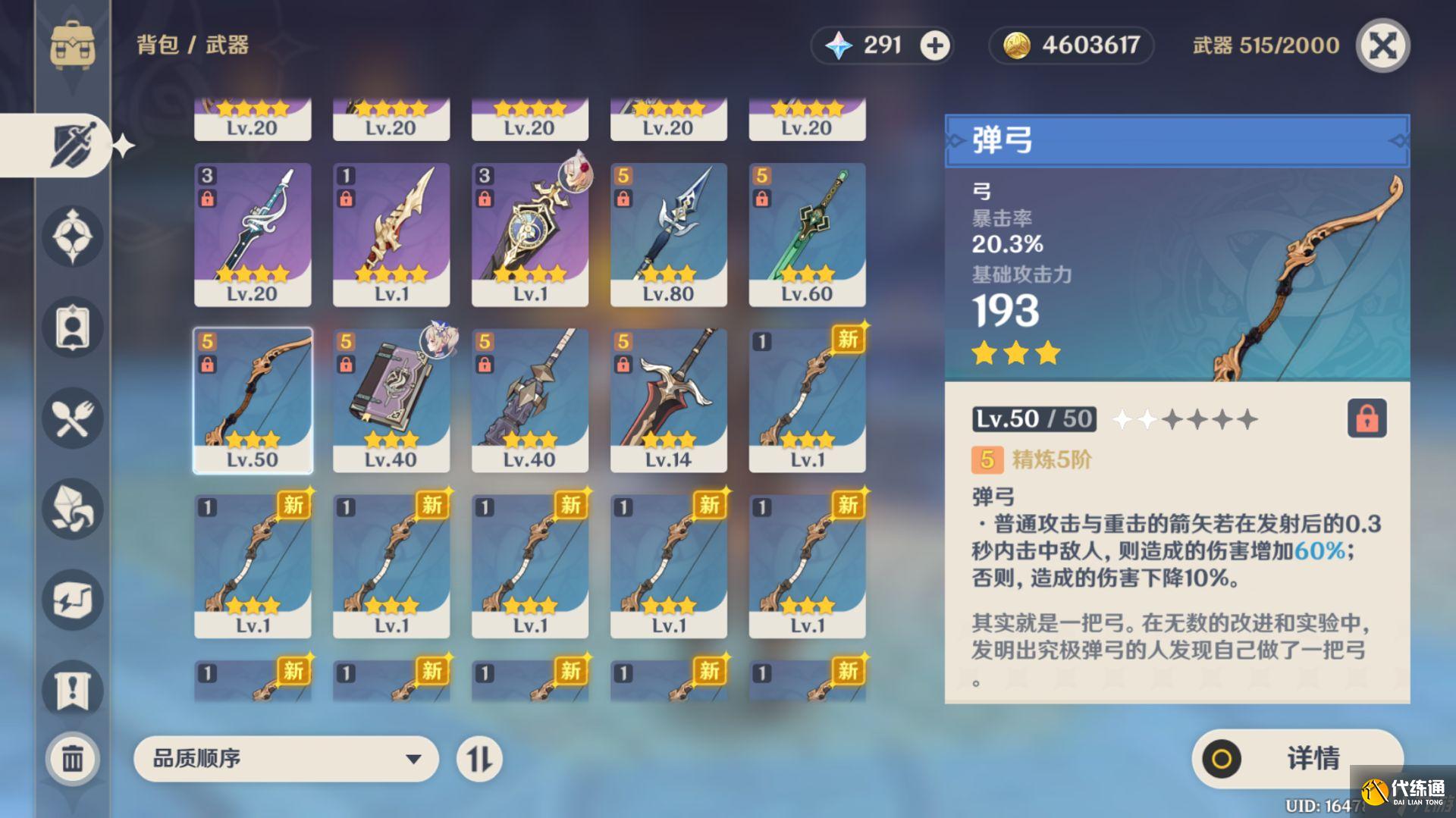The width and height of the screenshot is (1456, 818).
Task: Click the 背包 / 武器 breadcrumb label
Action: [192, 45]
